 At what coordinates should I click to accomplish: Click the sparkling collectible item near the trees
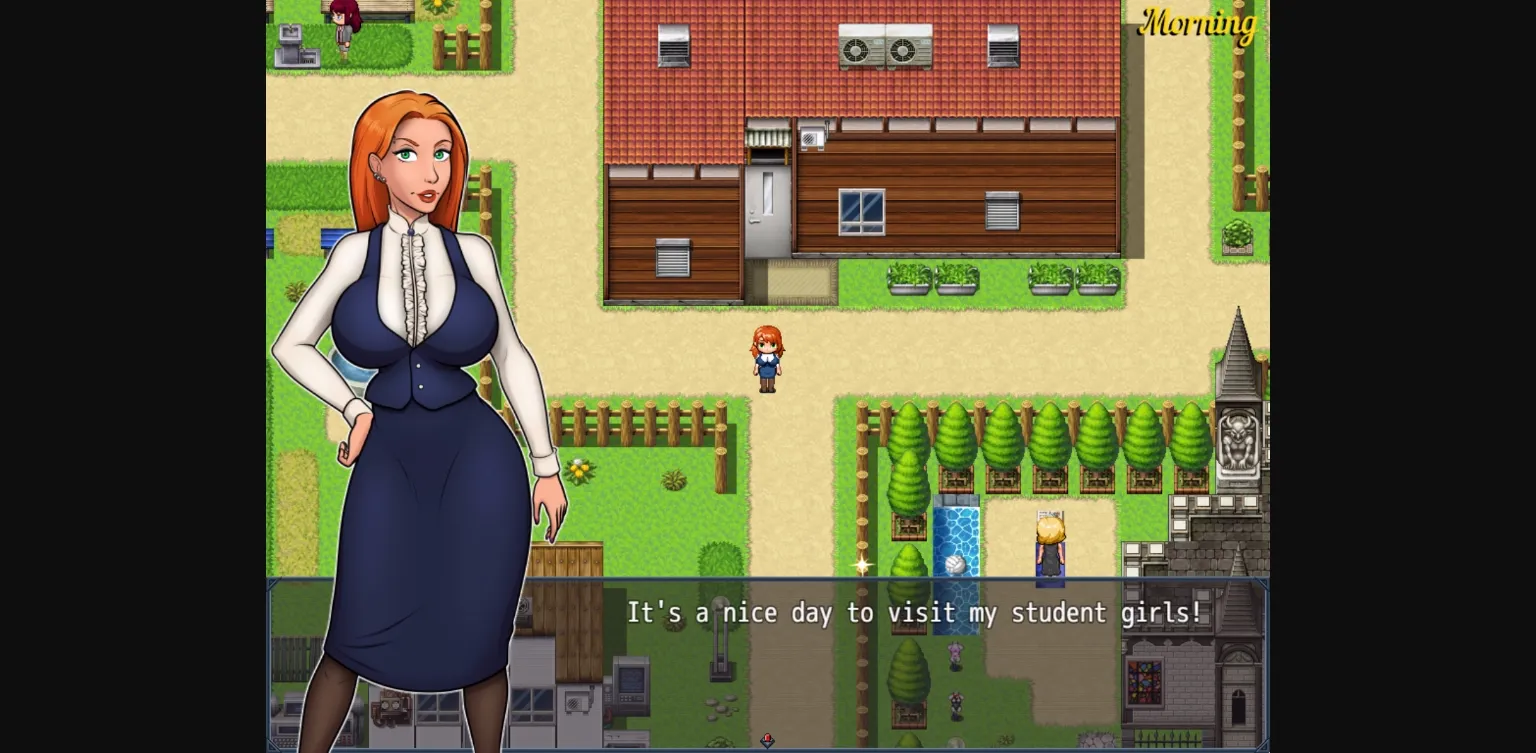tap(862, 566)
